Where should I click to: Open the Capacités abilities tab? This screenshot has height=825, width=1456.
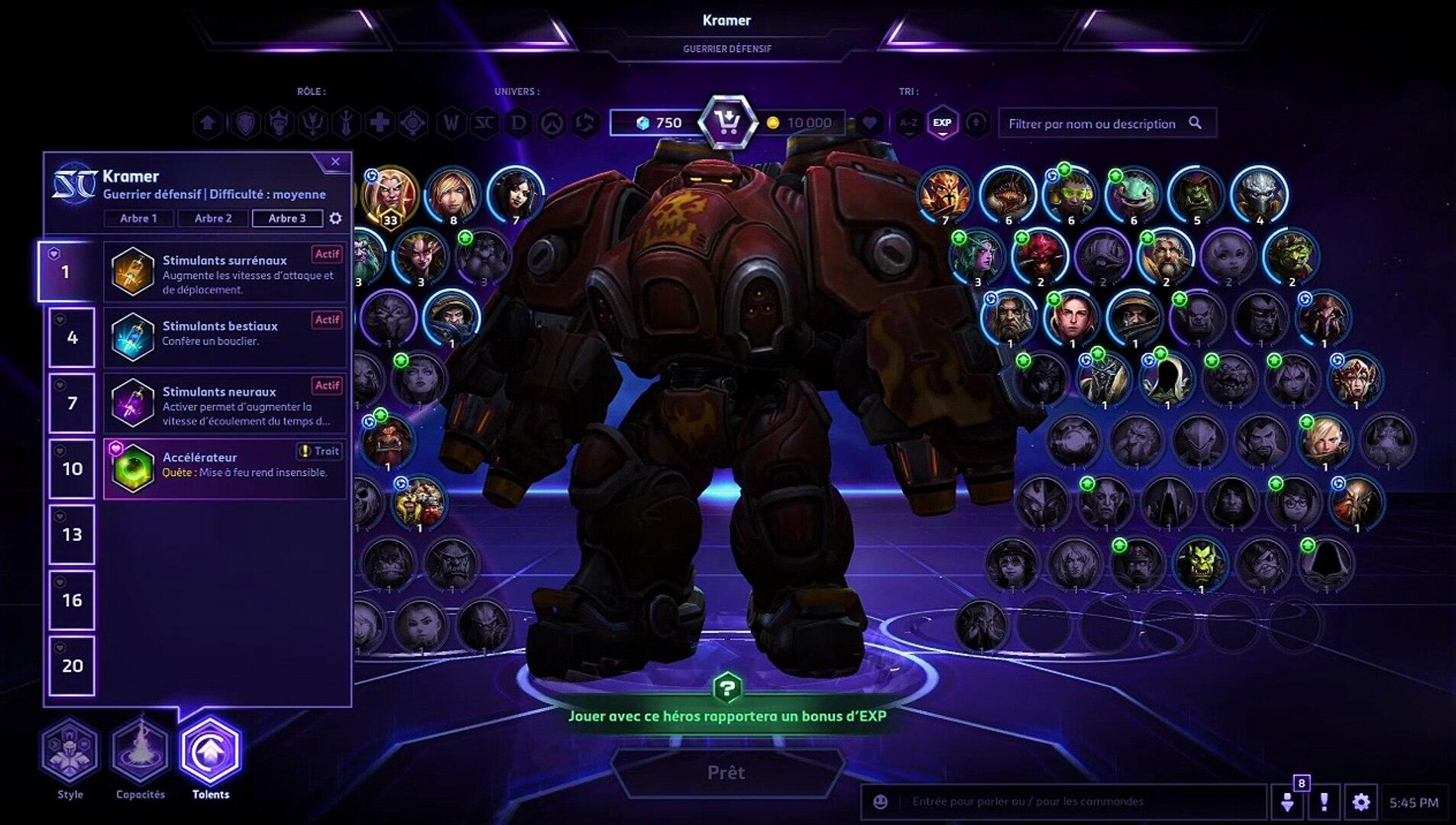[x=141, y=752]
